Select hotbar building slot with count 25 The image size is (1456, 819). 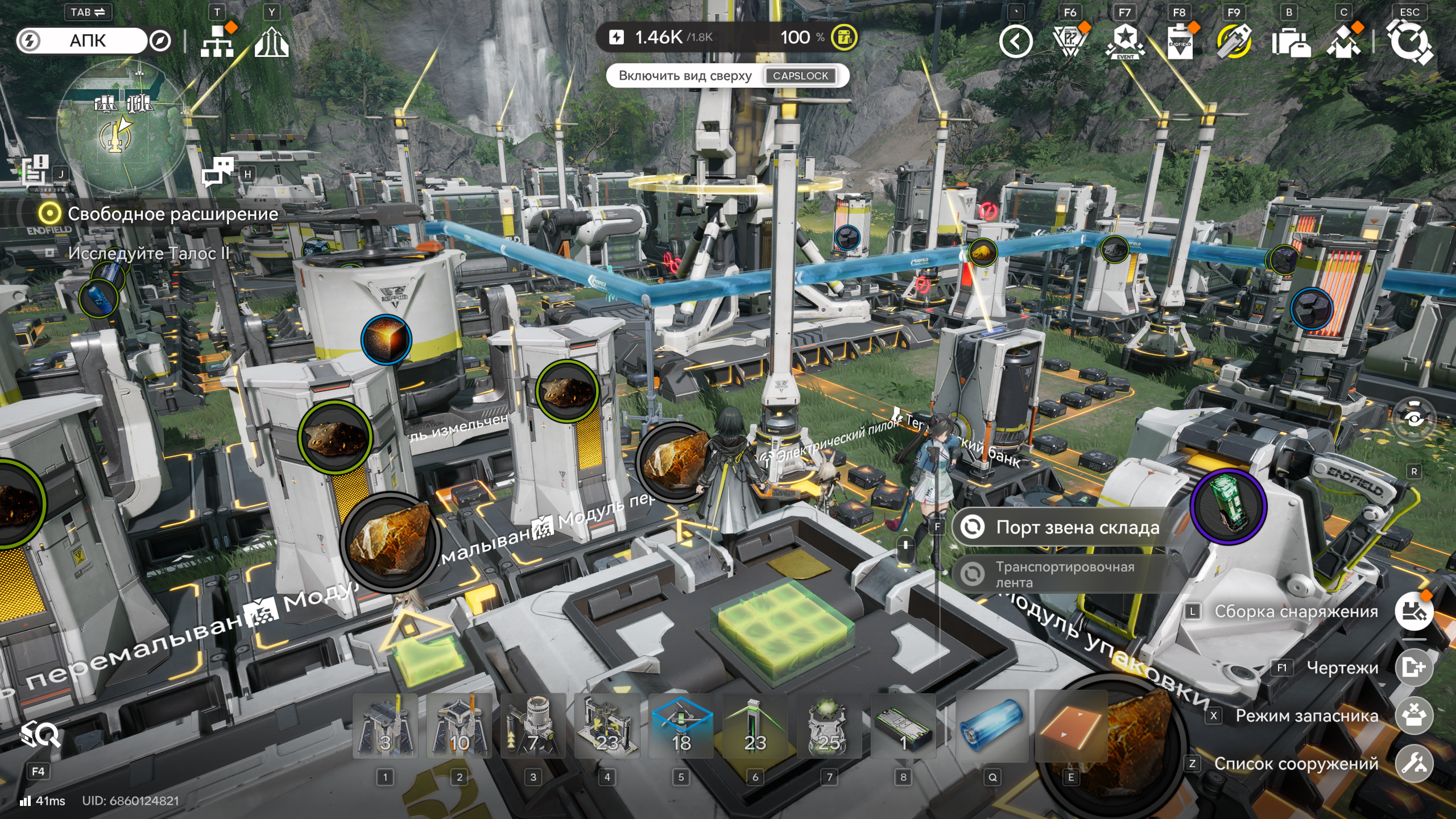[829, 726]
